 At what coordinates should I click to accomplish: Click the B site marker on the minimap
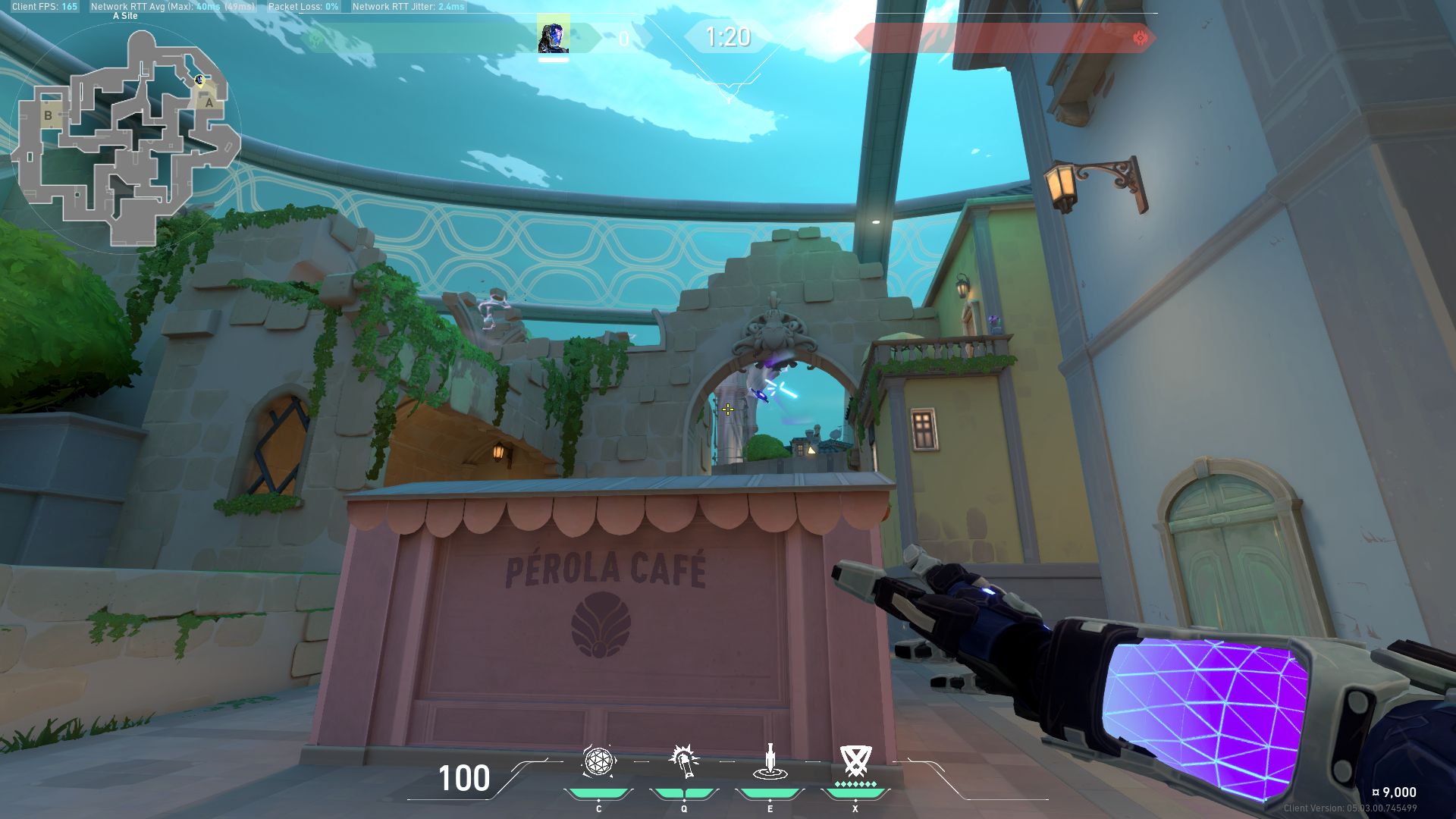48,115
